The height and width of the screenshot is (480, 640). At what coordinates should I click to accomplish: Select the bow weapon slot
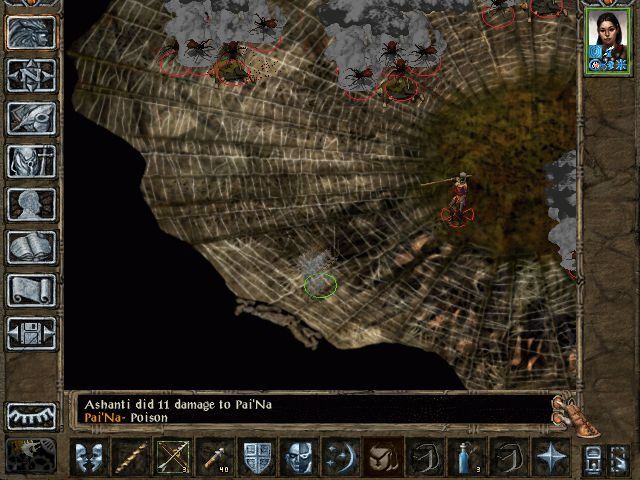(x=172, y=457)
